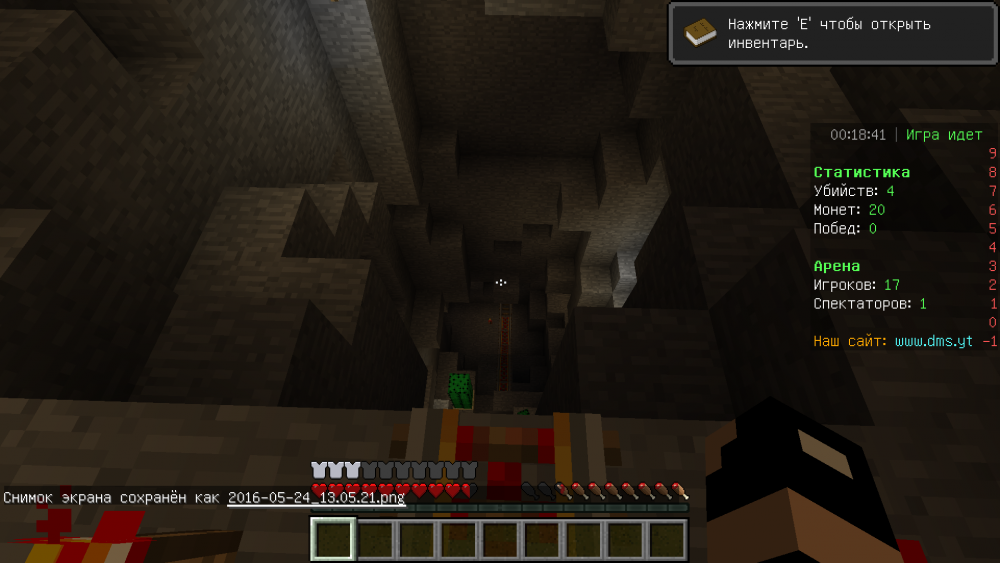Open the www.dms.yt website link

pyautogui.click(x=934, y=341)
